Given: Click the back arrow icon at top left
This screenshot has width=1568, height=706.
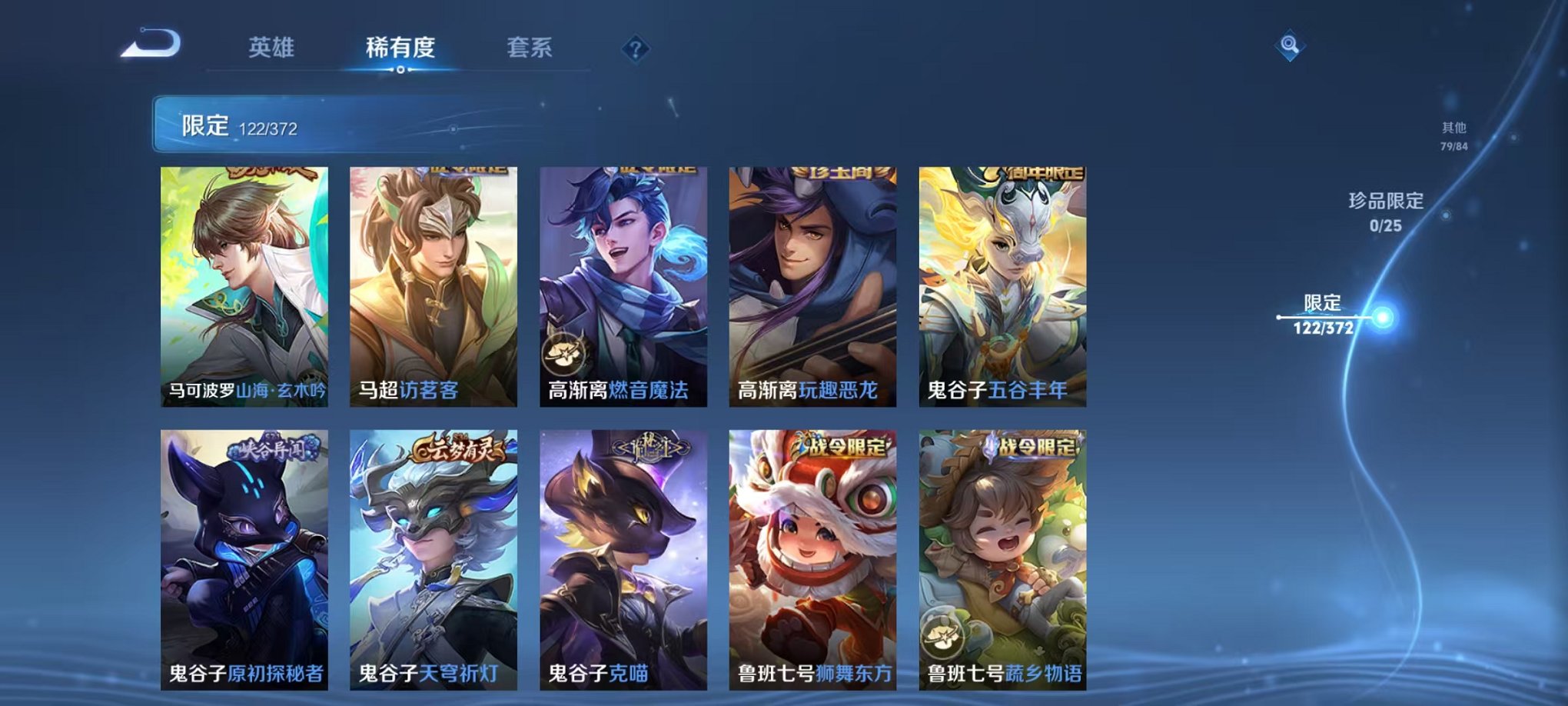Looking at the screenshot, I should pyautogui.click(x=151, y=43).
